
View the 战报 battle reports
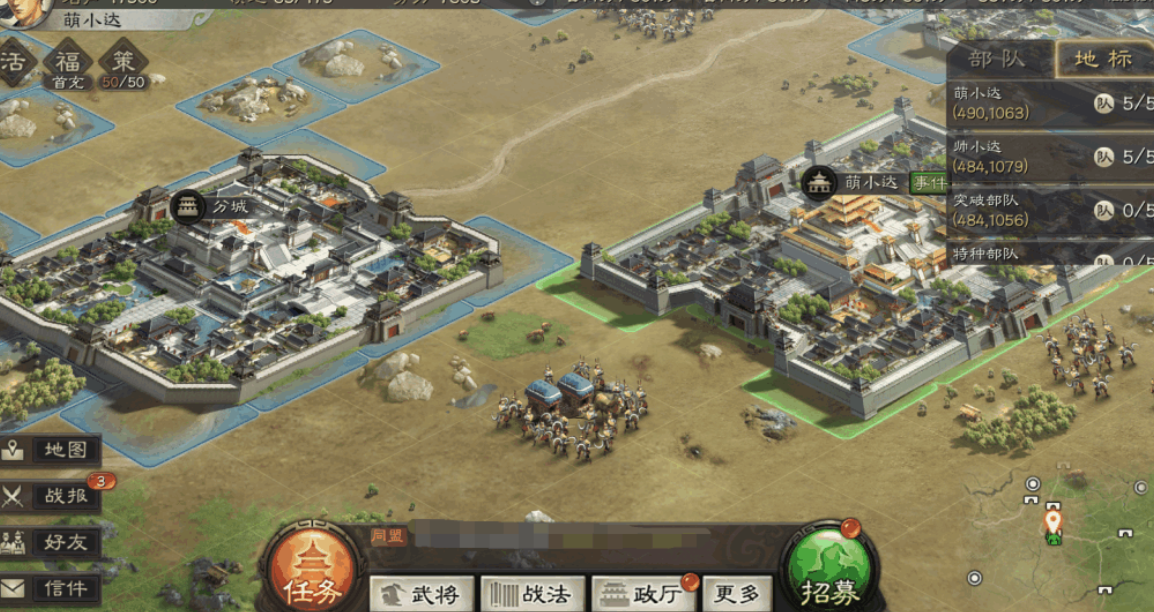pos(52,495)
